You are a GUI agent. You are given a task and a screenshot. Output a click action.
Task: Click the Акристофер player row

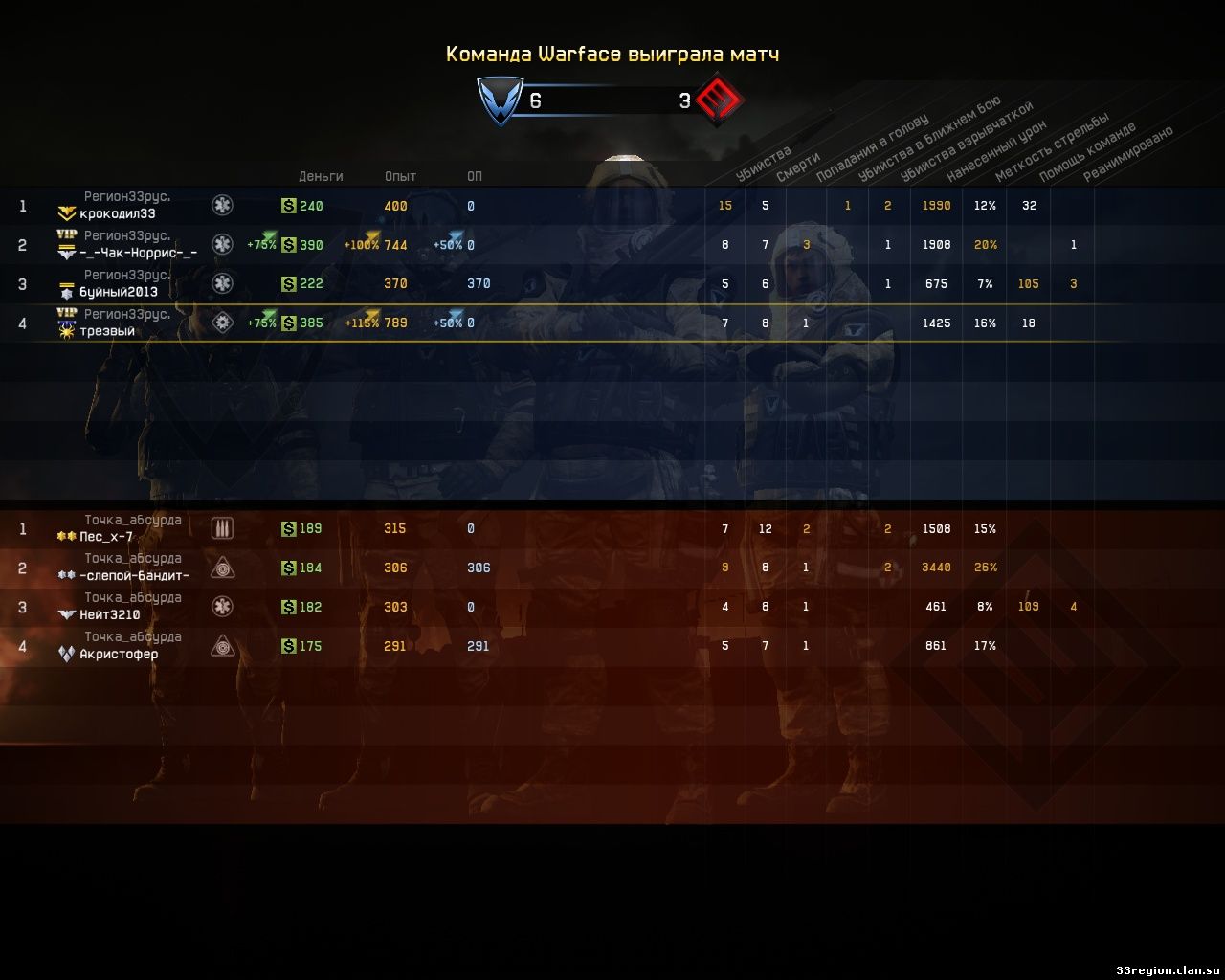click(x=119, y=654)
